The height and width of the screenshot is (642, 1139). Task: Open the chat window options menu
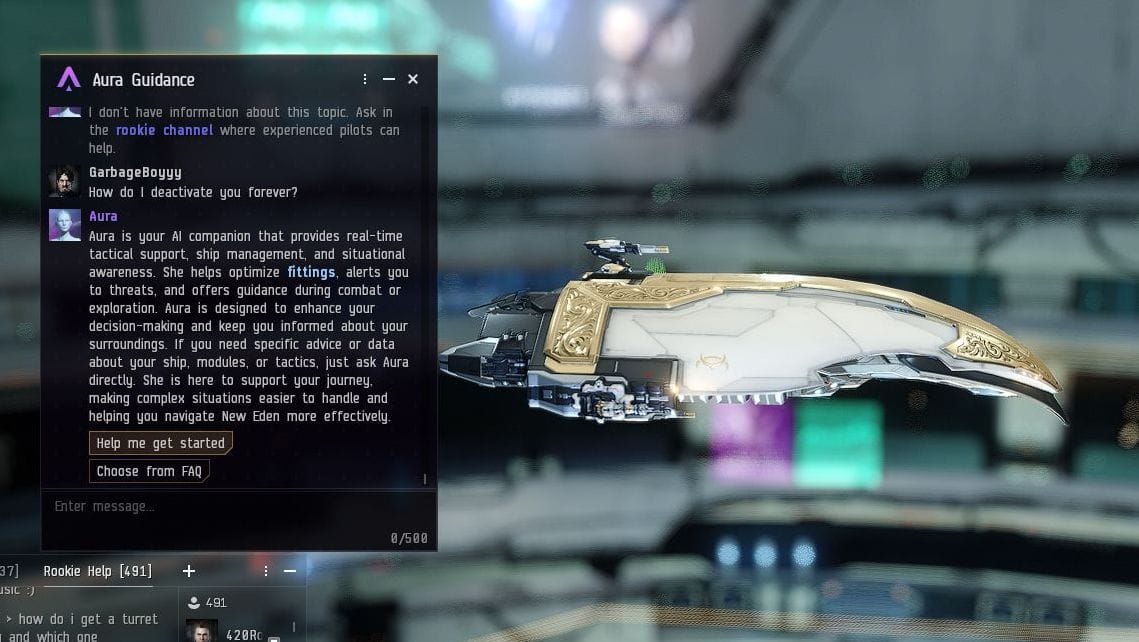266,571
